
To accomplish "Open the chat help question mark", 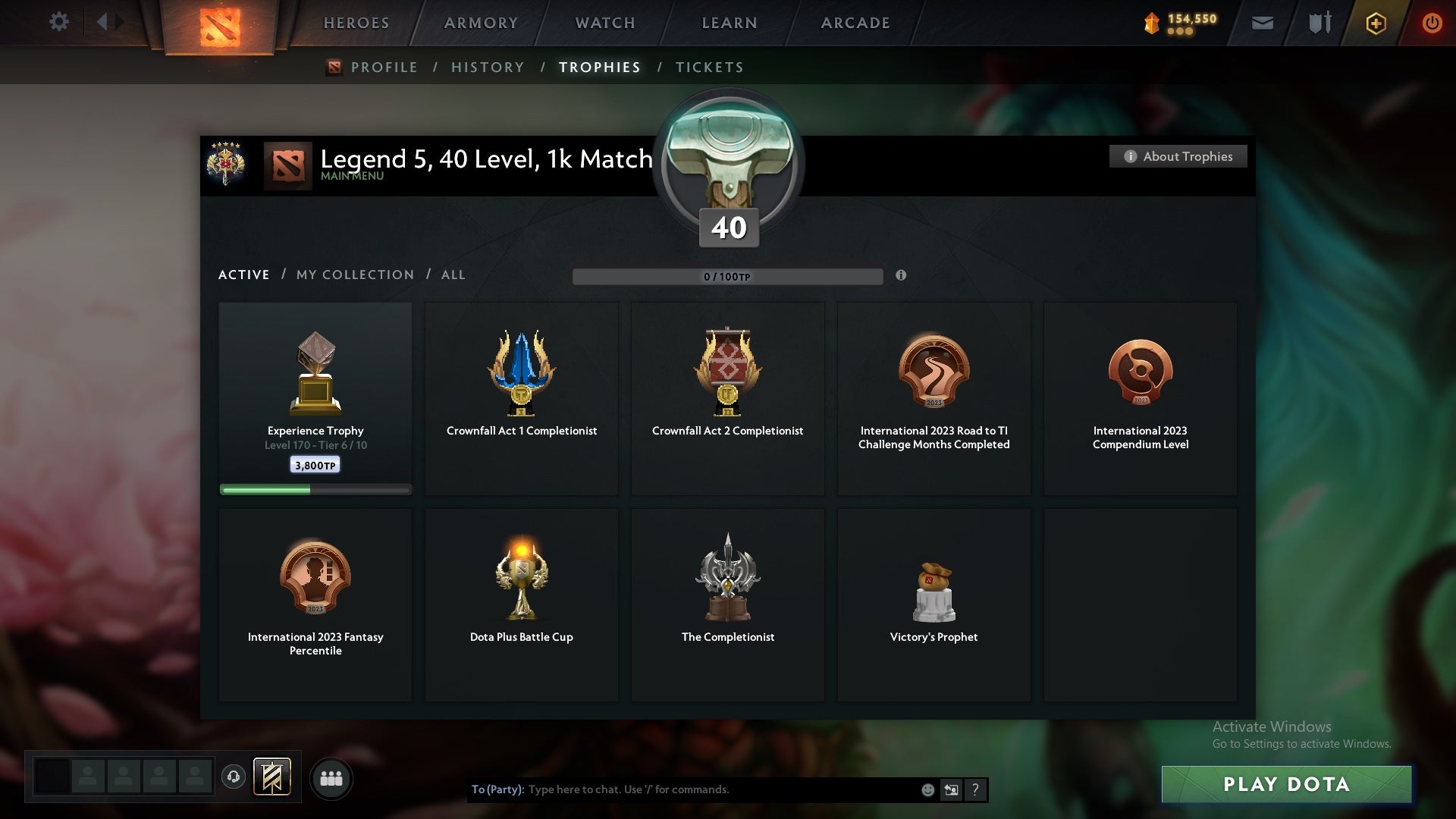I will pos(975,789).
